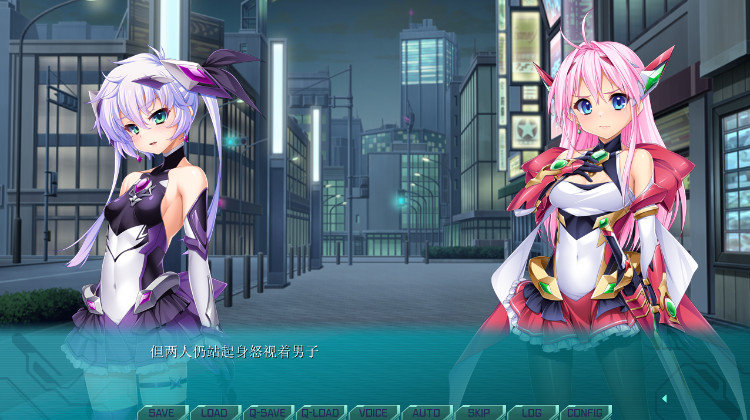Viewport: 750px width, 420px height.
Task: Quick load with Q-LOAD
Action: (x=320, y=412)
